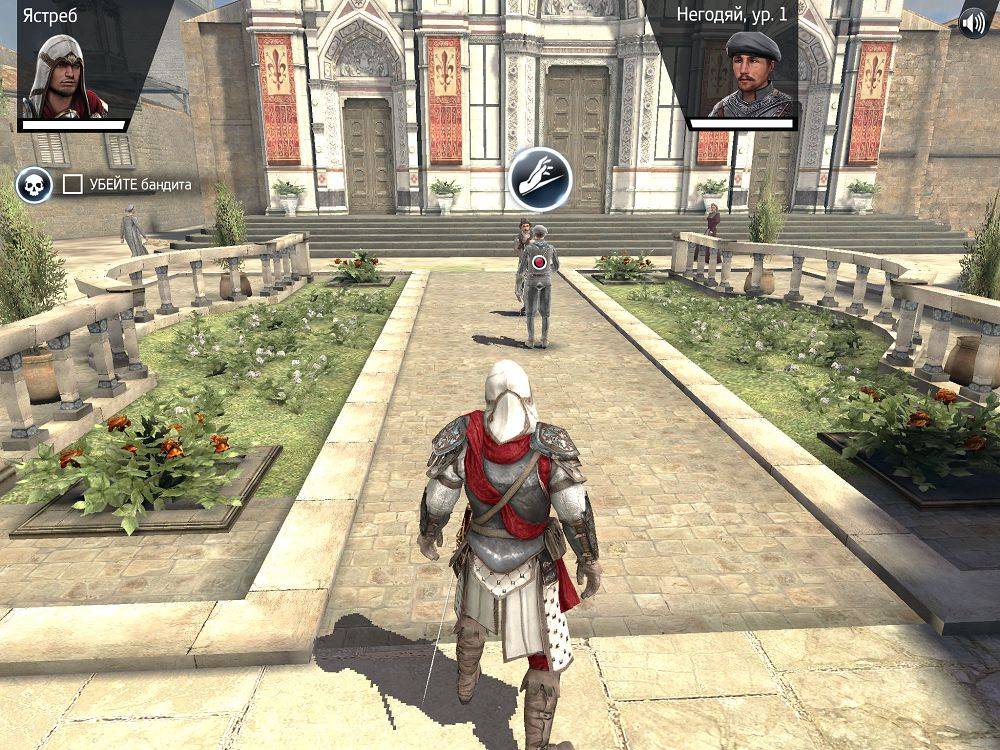Tap the red target marker on the bandit
The image size is (1000, 750).
pos(540,262)
